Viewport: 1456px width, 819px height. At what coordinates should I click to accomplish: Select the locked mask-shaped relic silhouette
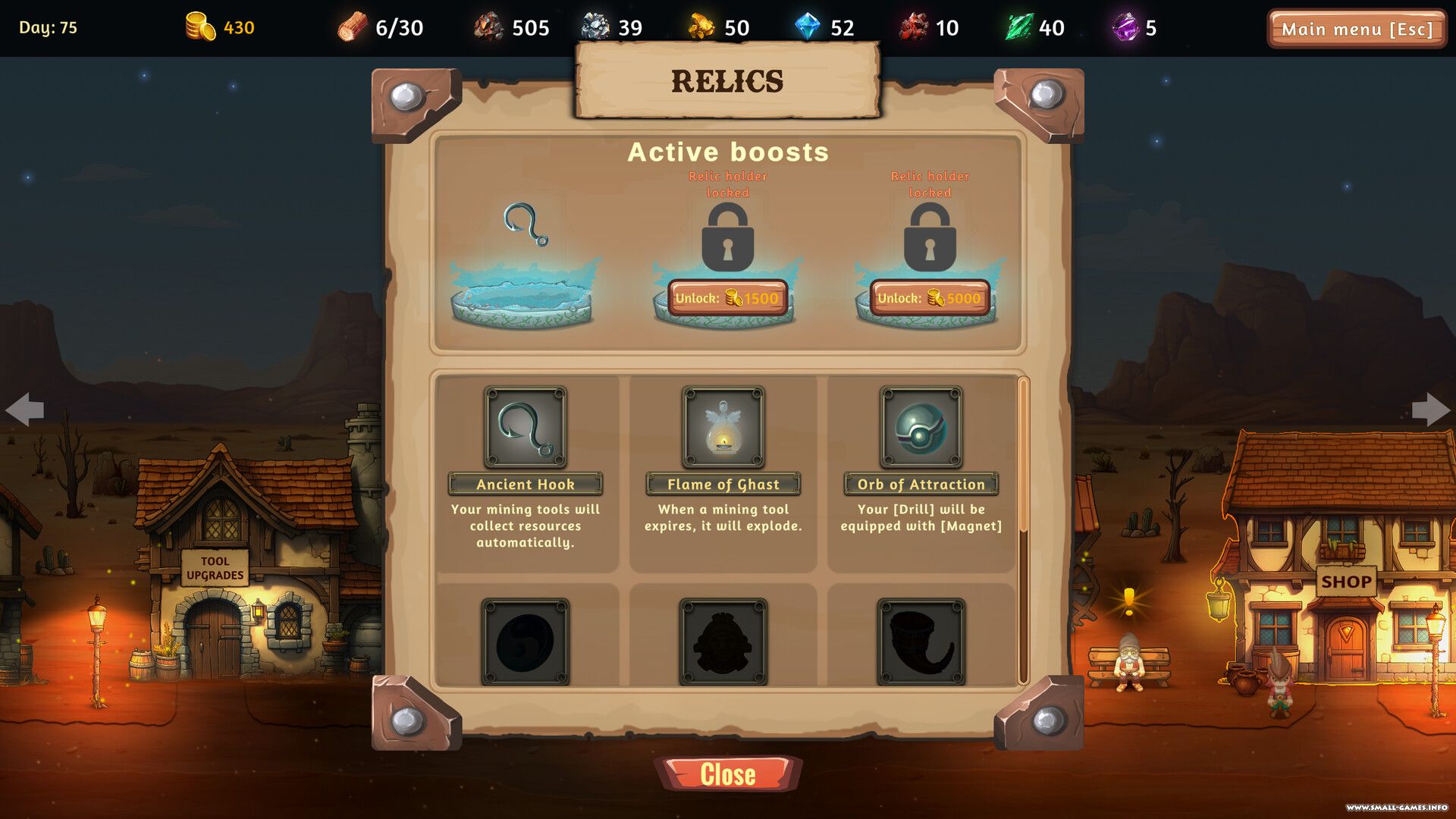(x=723, y=642)
